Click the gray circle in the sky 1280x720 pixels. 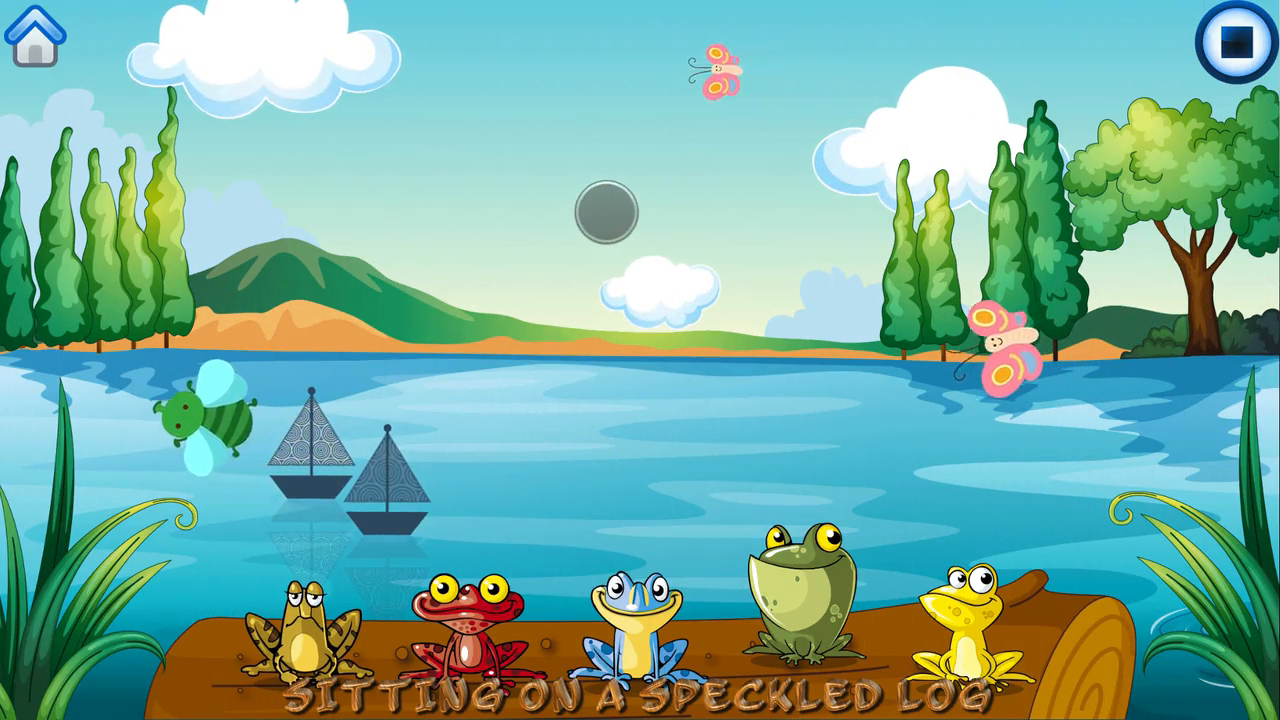[606, 211]
